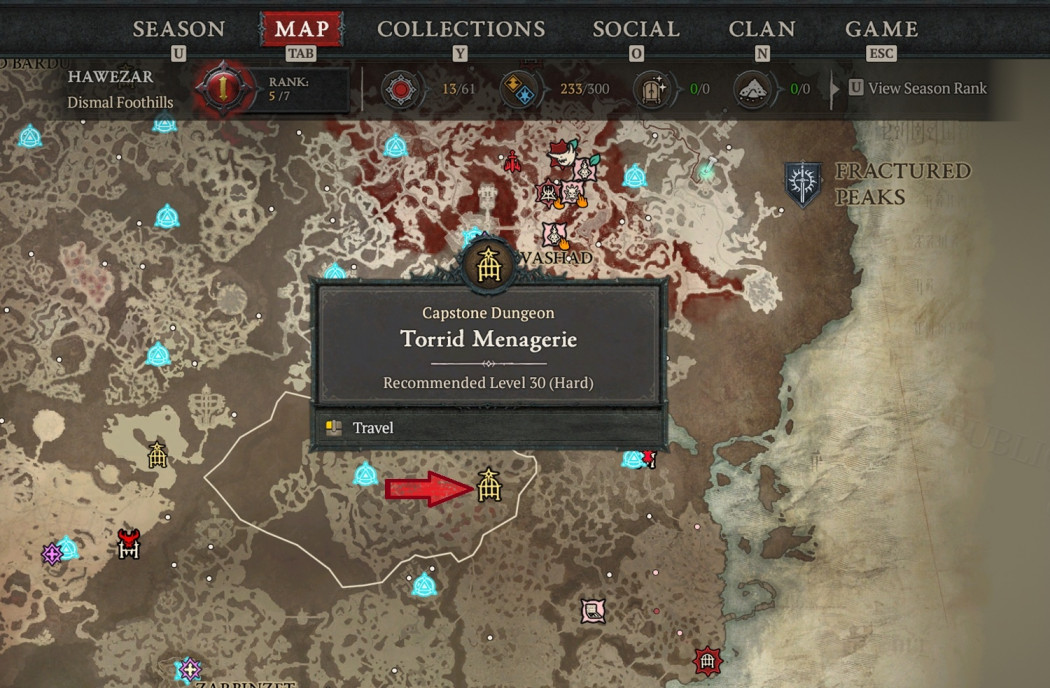Select the dungeon marker the red arrow indicates
This screenshot has width=1050, height=688.
click(488, 485)
